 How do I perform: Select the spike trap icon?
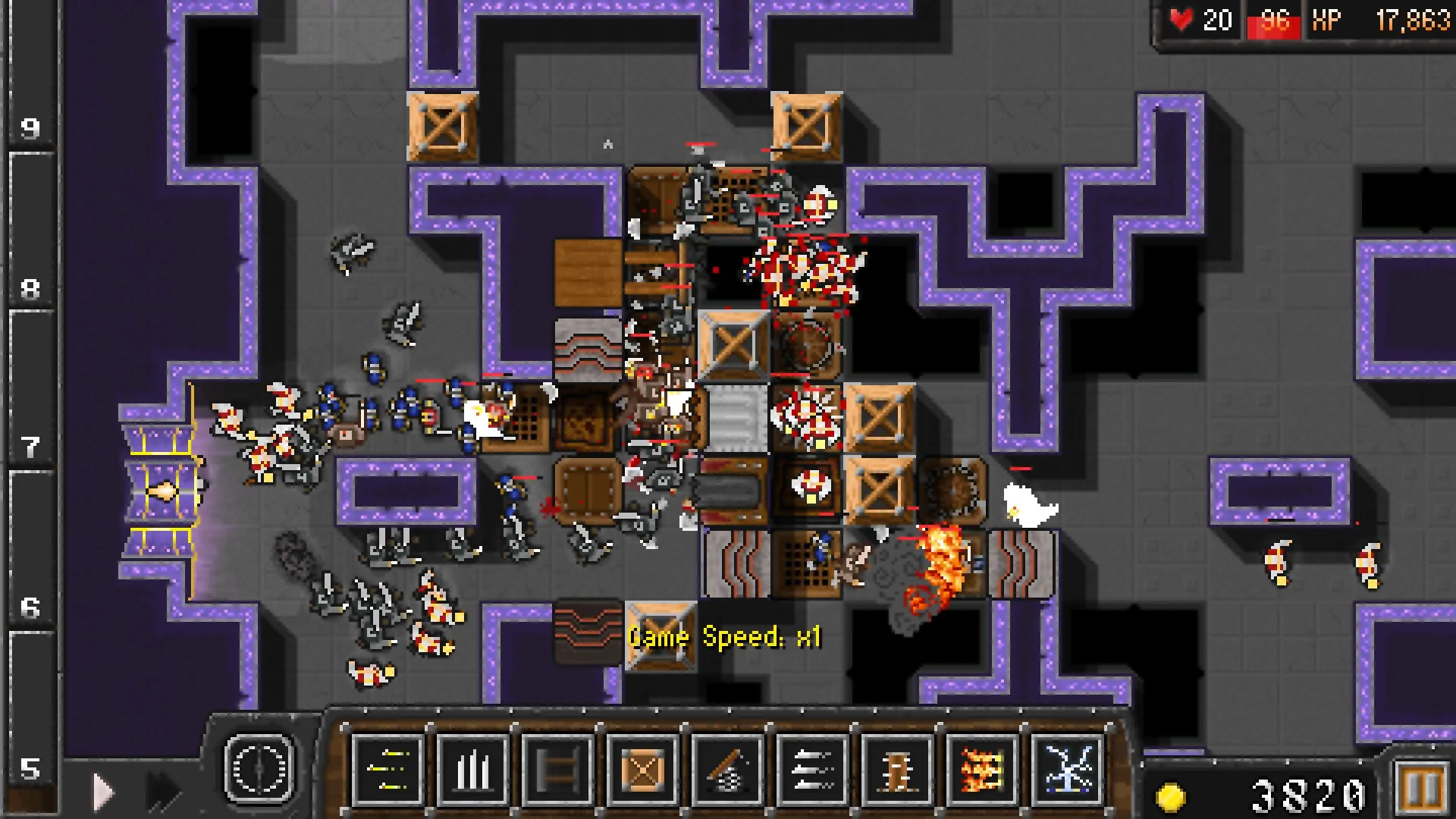(474, 768)
